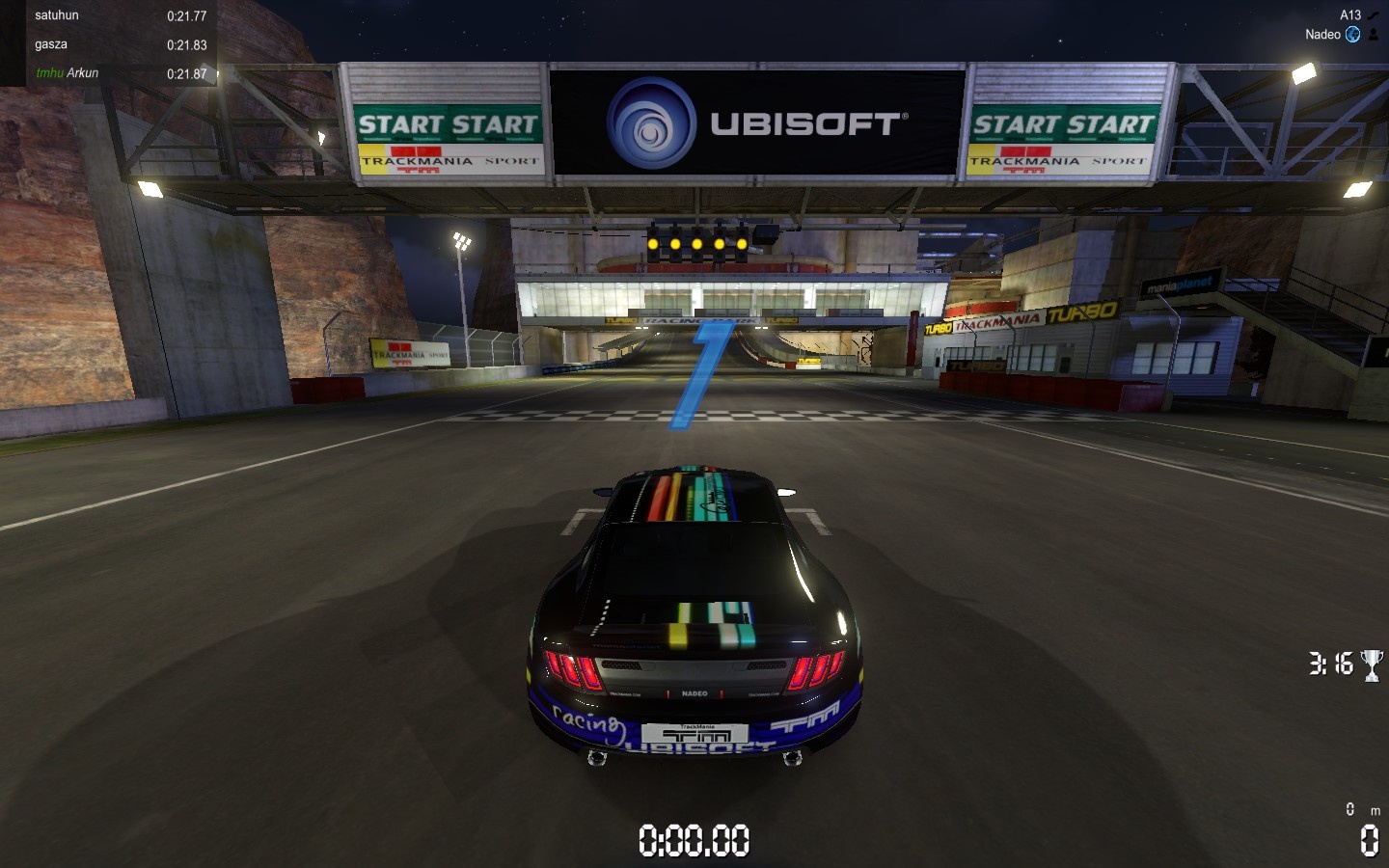This screenshot has width=1389, height=868.
Task: Click the A13 track name label
Action: (x=1349, y=15)
